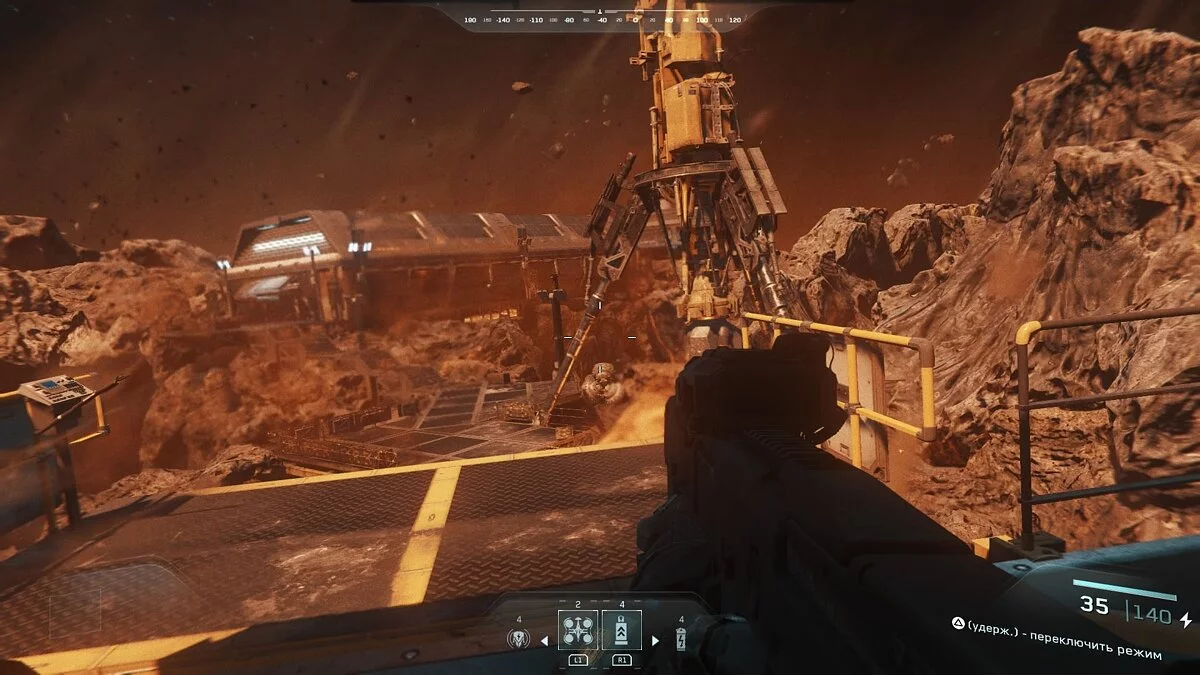Click the right arrow beside equipment slots

(x=655, y=640)
